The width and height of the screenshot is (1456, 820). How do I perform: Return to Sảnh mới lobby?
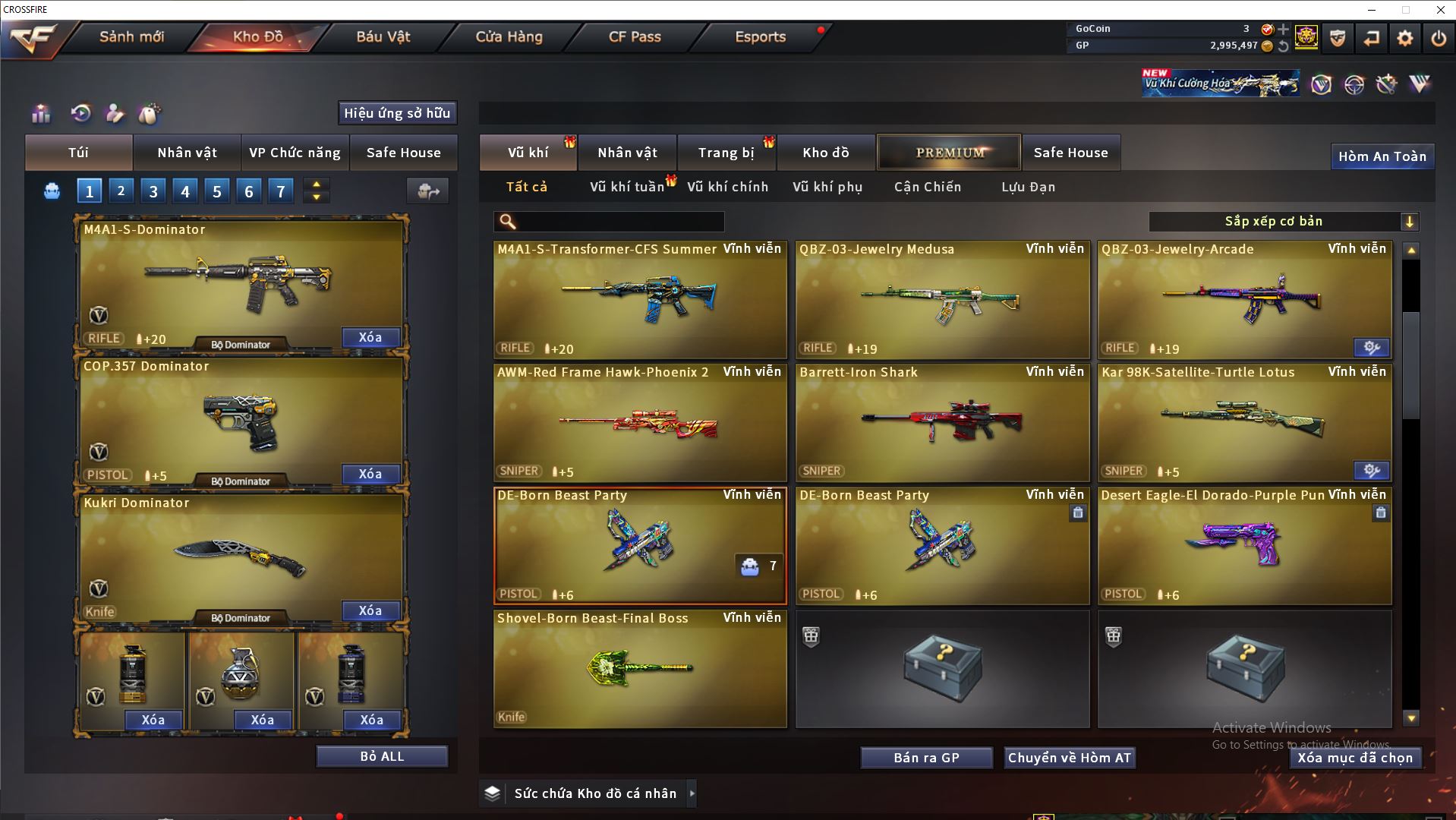(x=131, y=36)
